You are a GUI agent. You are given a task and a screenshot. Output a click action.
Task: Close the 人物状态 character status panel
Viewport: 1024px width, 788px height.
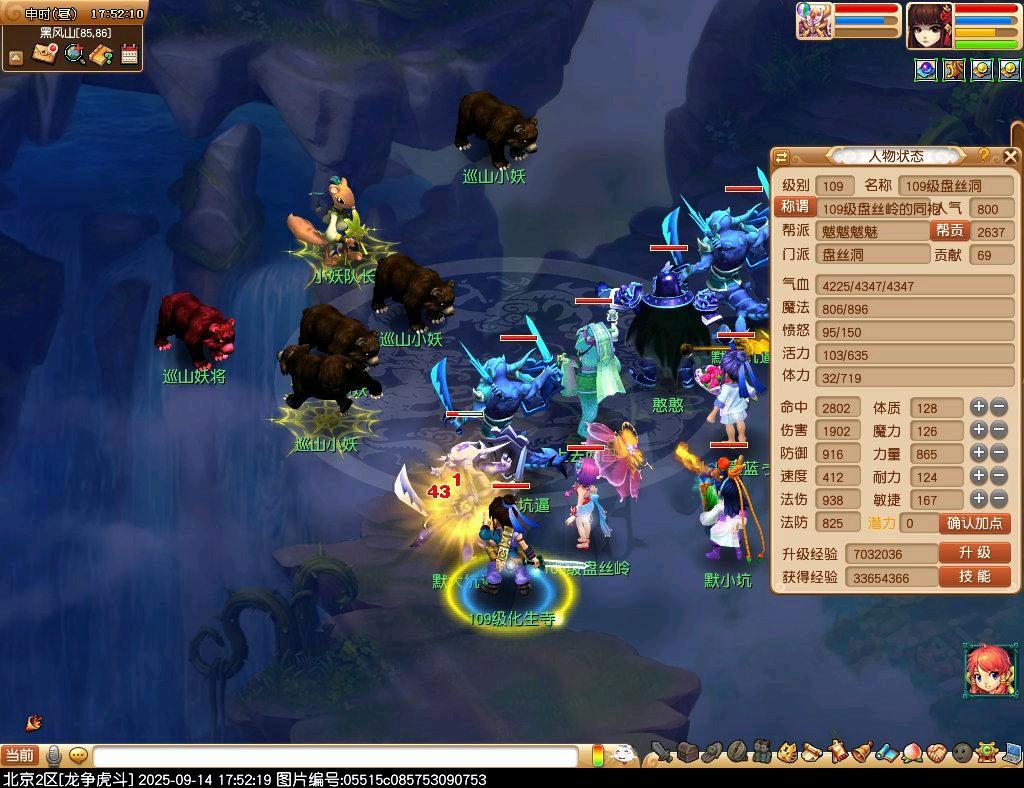pos(1011,156)
